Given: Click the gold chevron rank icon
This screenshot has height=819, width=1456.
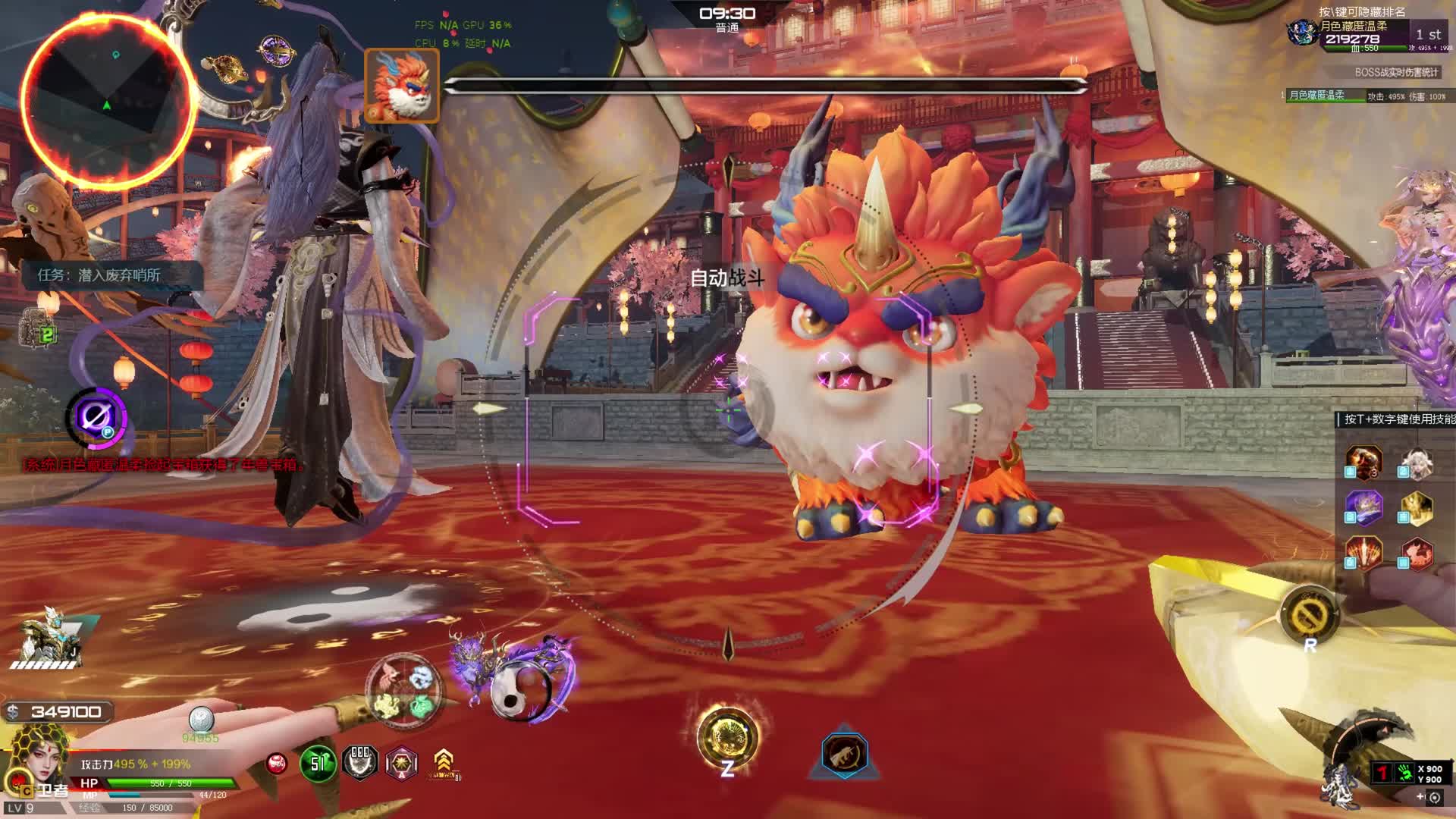Looking at the screenshot, I should click(x=444, y=762).
